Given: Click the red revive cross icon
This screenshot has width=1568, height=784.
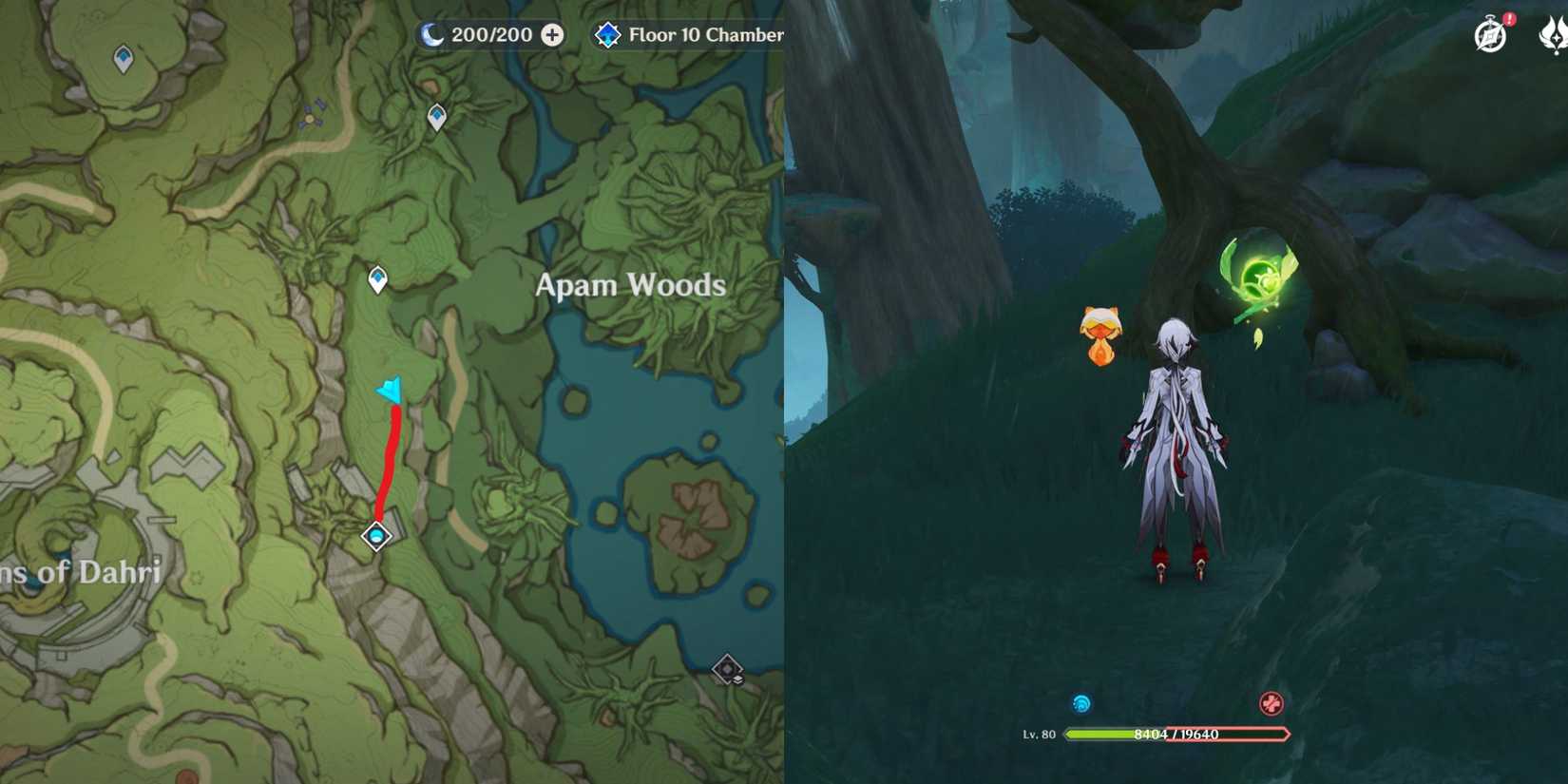Looking at the screenshot, I should (x=1273, y=704).
